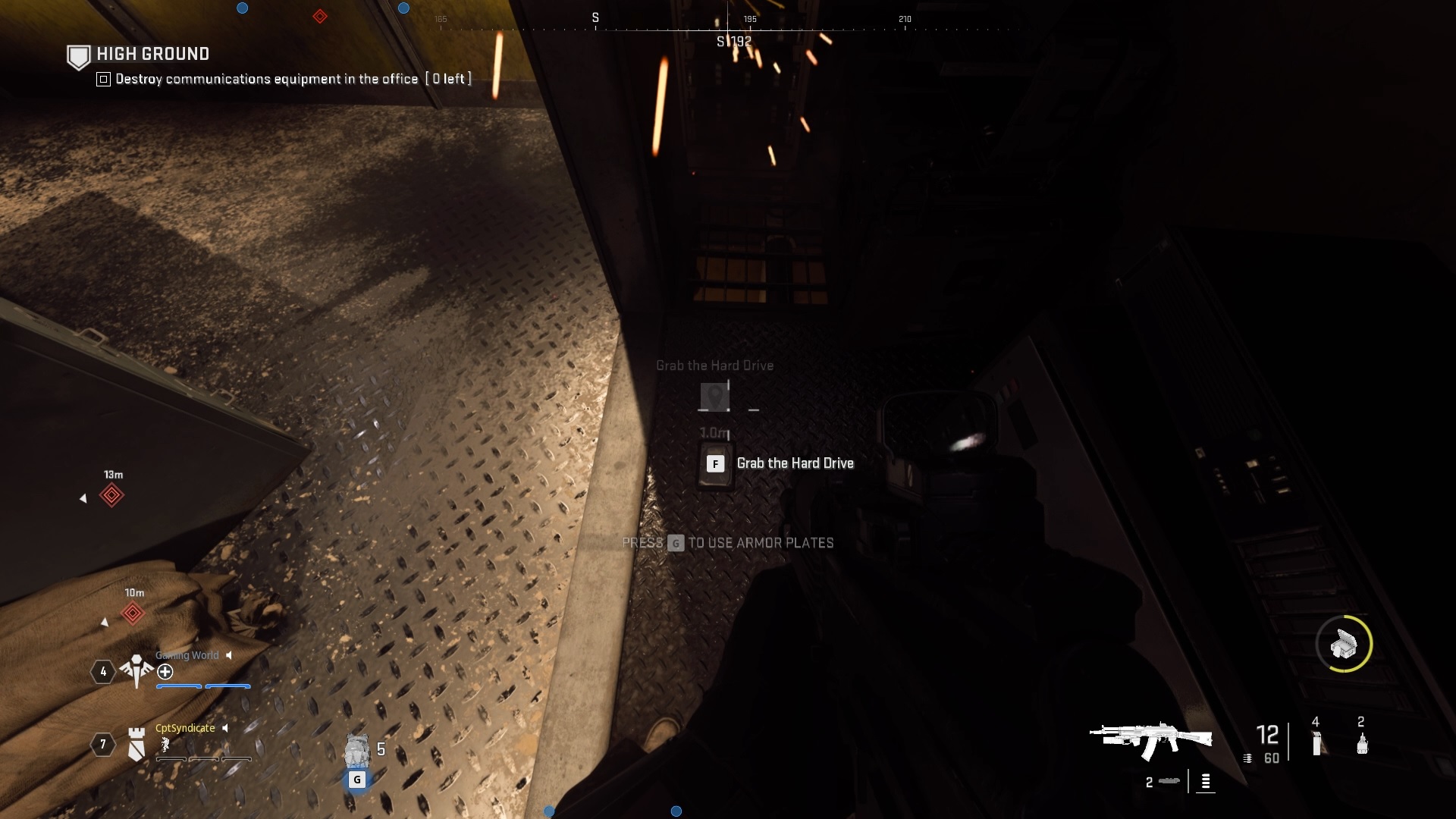Click the backpack loot icon above the G key
Screen dimensions: 1456x819
tap(357, 751)
